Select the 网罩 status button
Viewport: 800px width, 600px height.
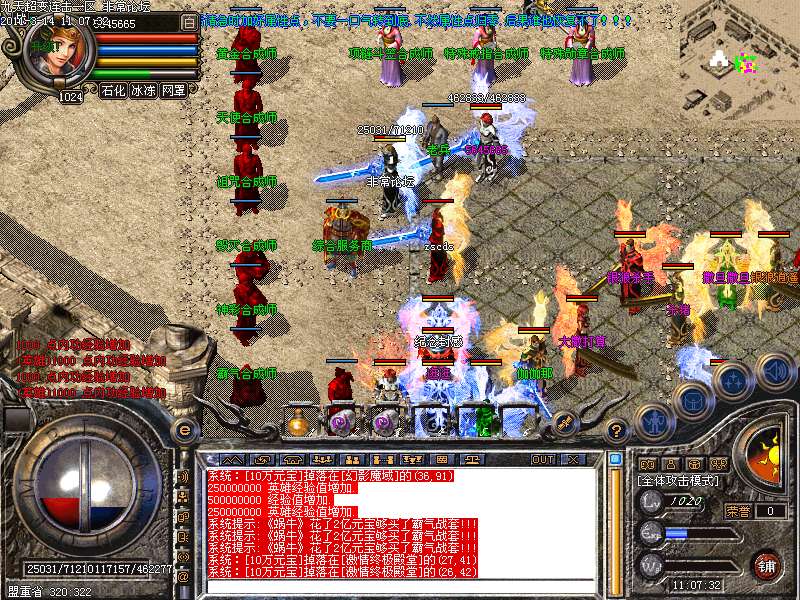[173, 90]
